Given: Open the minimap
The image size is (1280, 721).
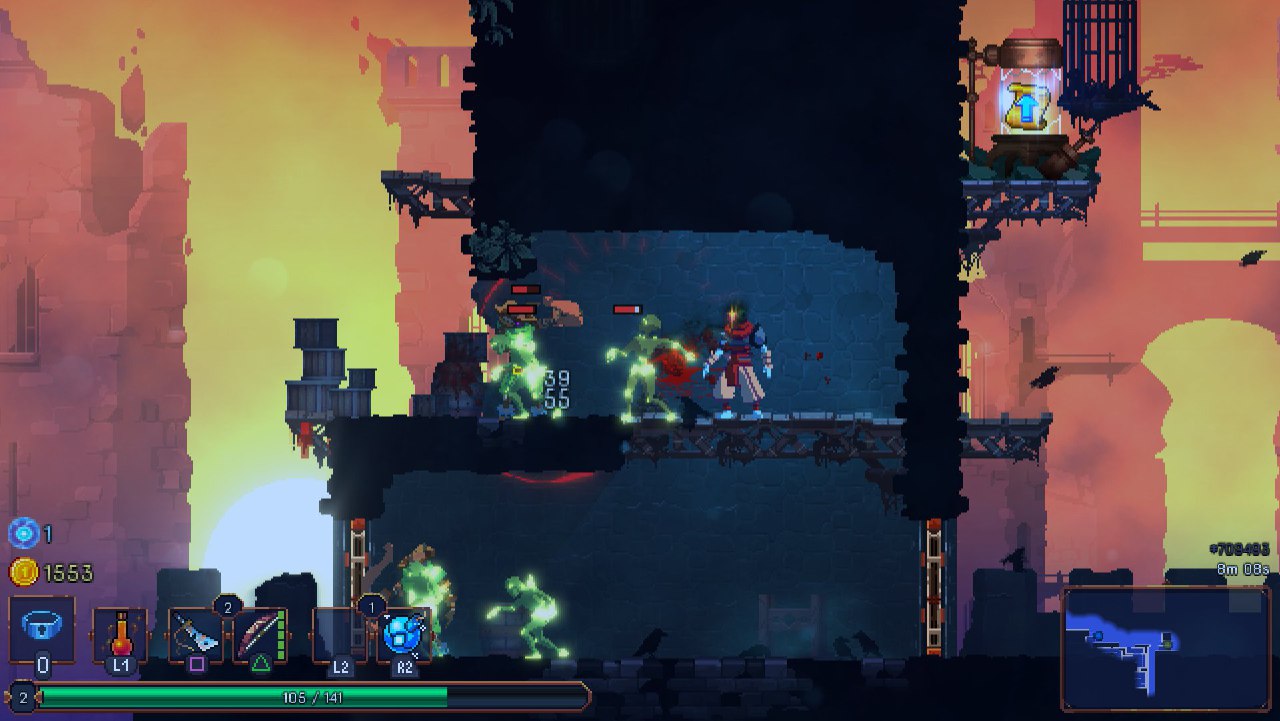Looking at the screenshot, I should coord(1165,647).
